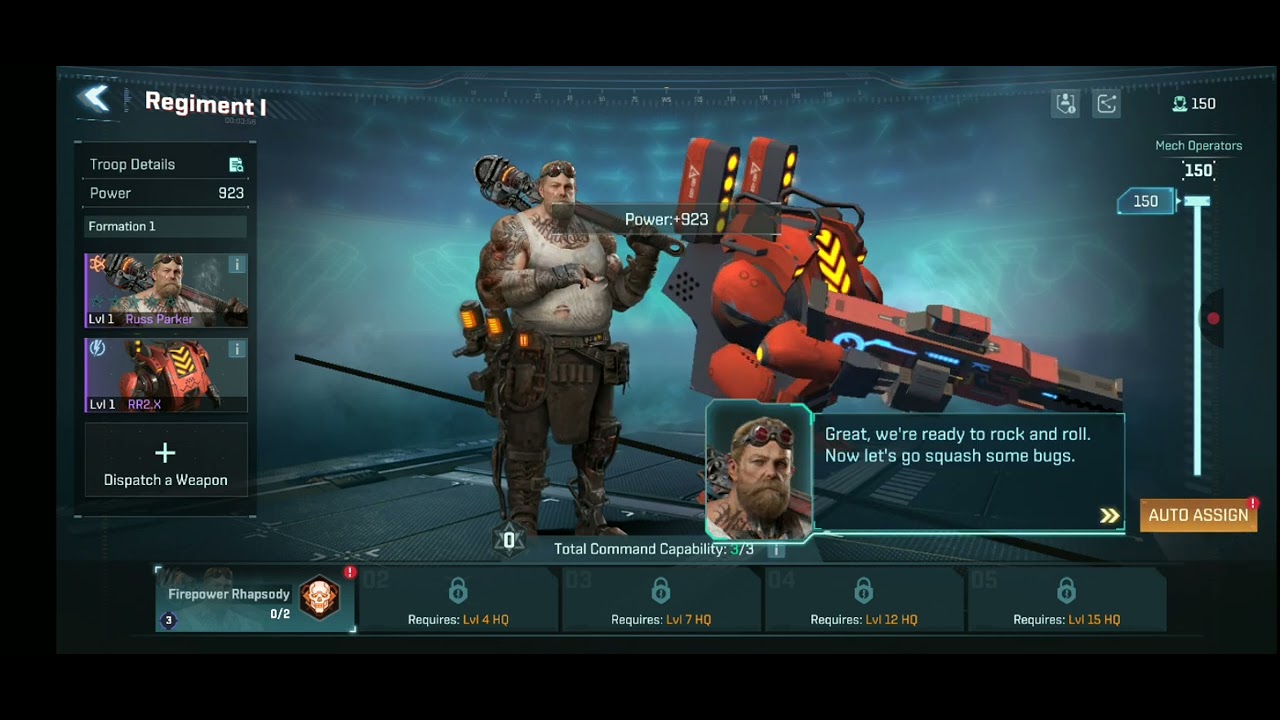
Task: Select the locked slot requiring Lvl 12 HQ
Action: pyautogui.click(x=864, y=601)
